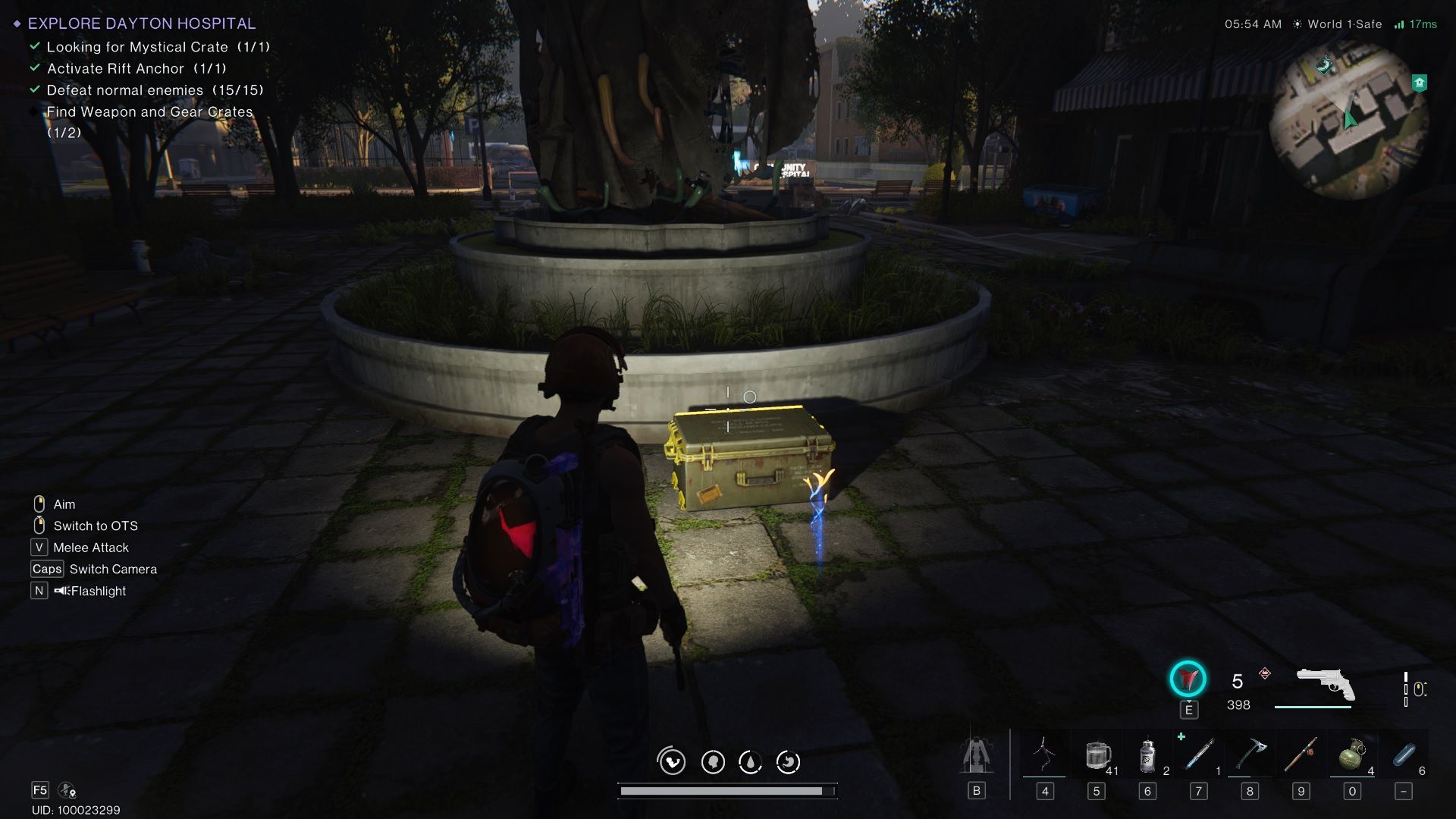The width and height of the screenshot is (1456, 819).
Task: Collapse the EXPLORE DAYTON HOSPITAL quest tracker
Action: pos(140,24)
